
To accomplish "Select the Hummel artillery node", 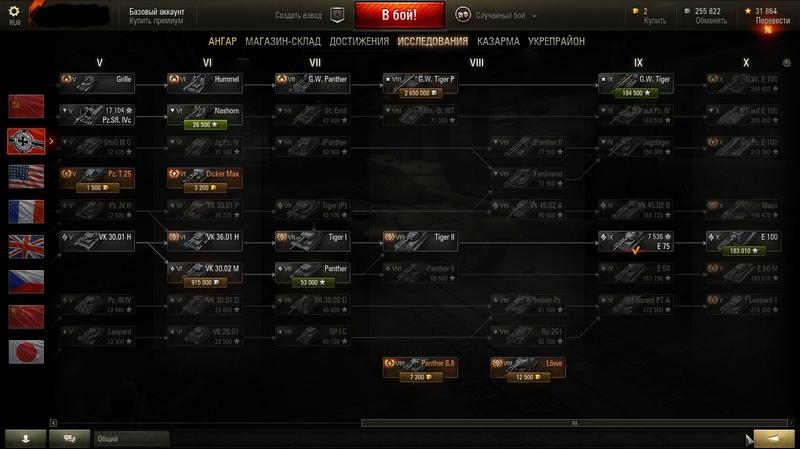I will [205, 79].
